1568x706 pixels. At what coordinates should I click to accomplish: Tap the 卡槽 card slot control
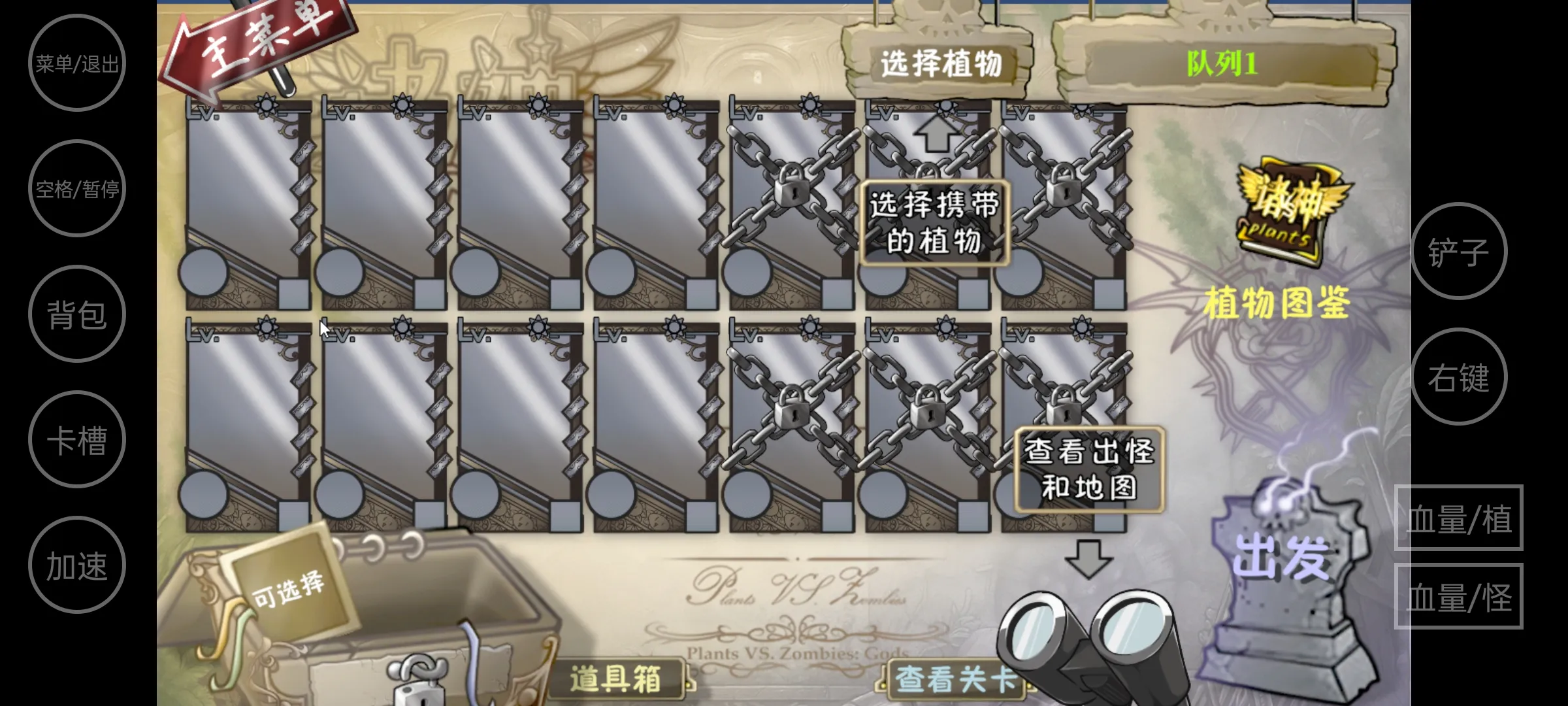pos(76,439)
